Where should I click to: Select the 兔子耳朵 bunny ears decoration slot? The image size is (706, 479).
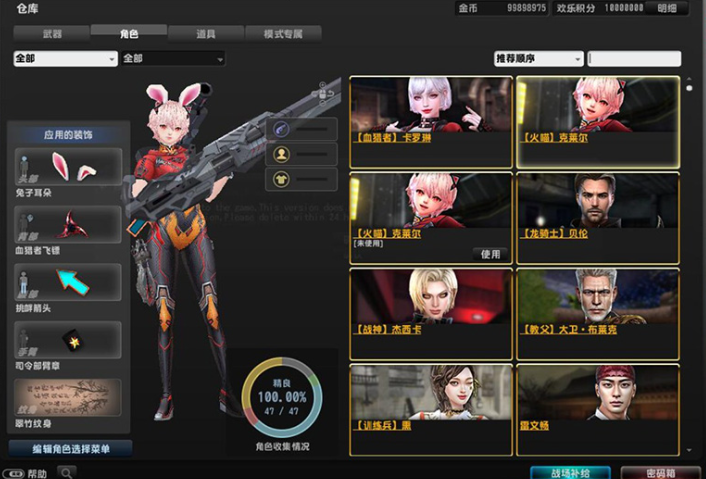click(x=69, y=168)
